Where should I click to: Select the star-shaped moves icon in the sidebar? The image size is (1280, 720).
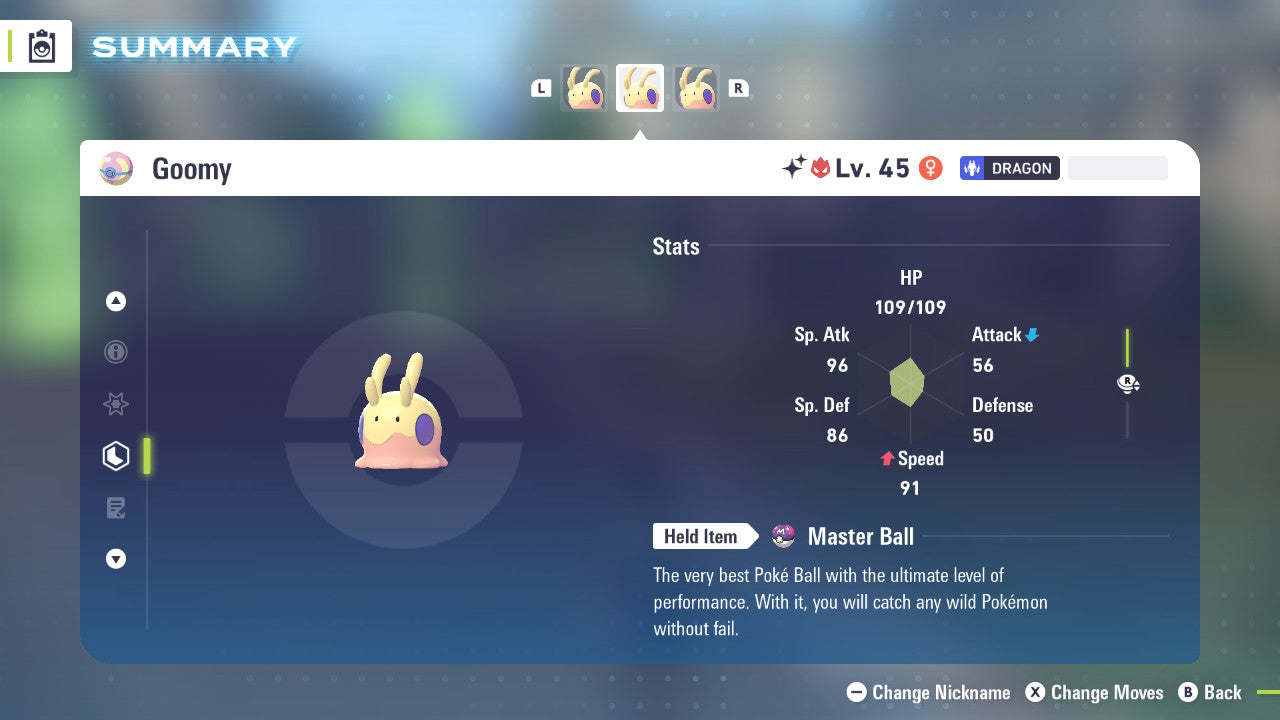coord(116,404)
